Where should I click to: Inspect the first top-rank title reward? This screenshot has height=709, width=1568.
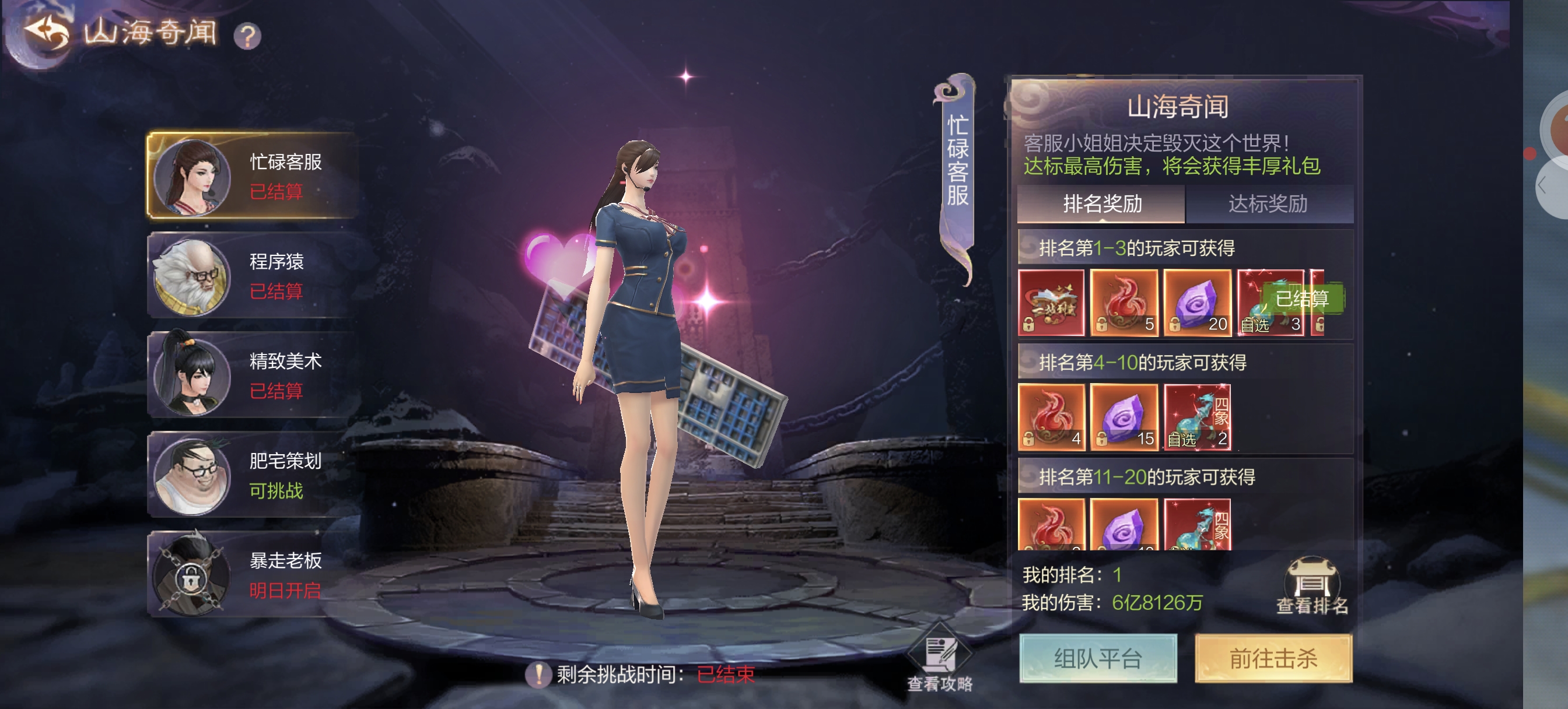[1051, 303]
